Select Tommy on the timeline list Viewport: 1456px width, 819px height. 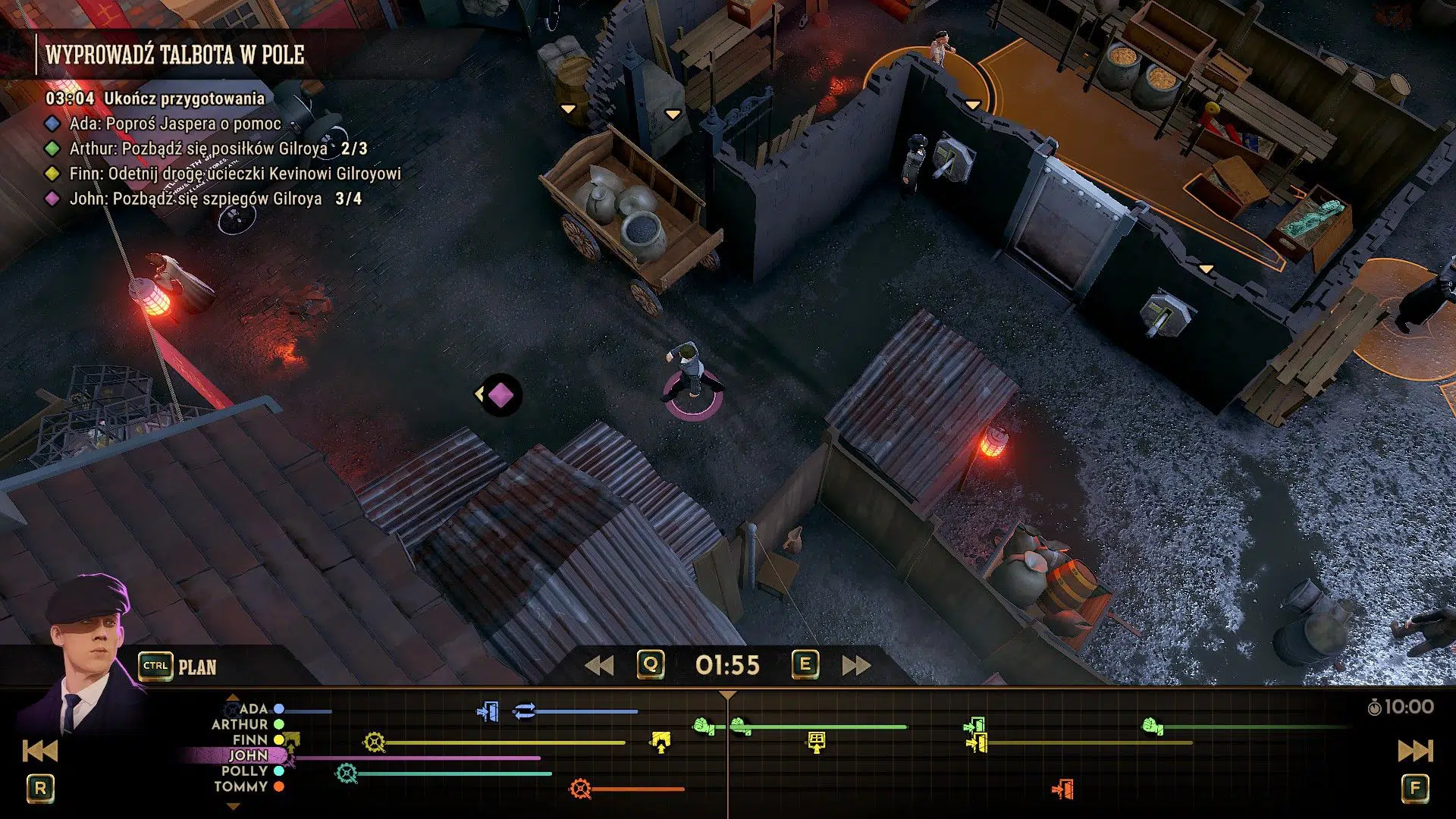pyautogui.click(x=240, y=786)
